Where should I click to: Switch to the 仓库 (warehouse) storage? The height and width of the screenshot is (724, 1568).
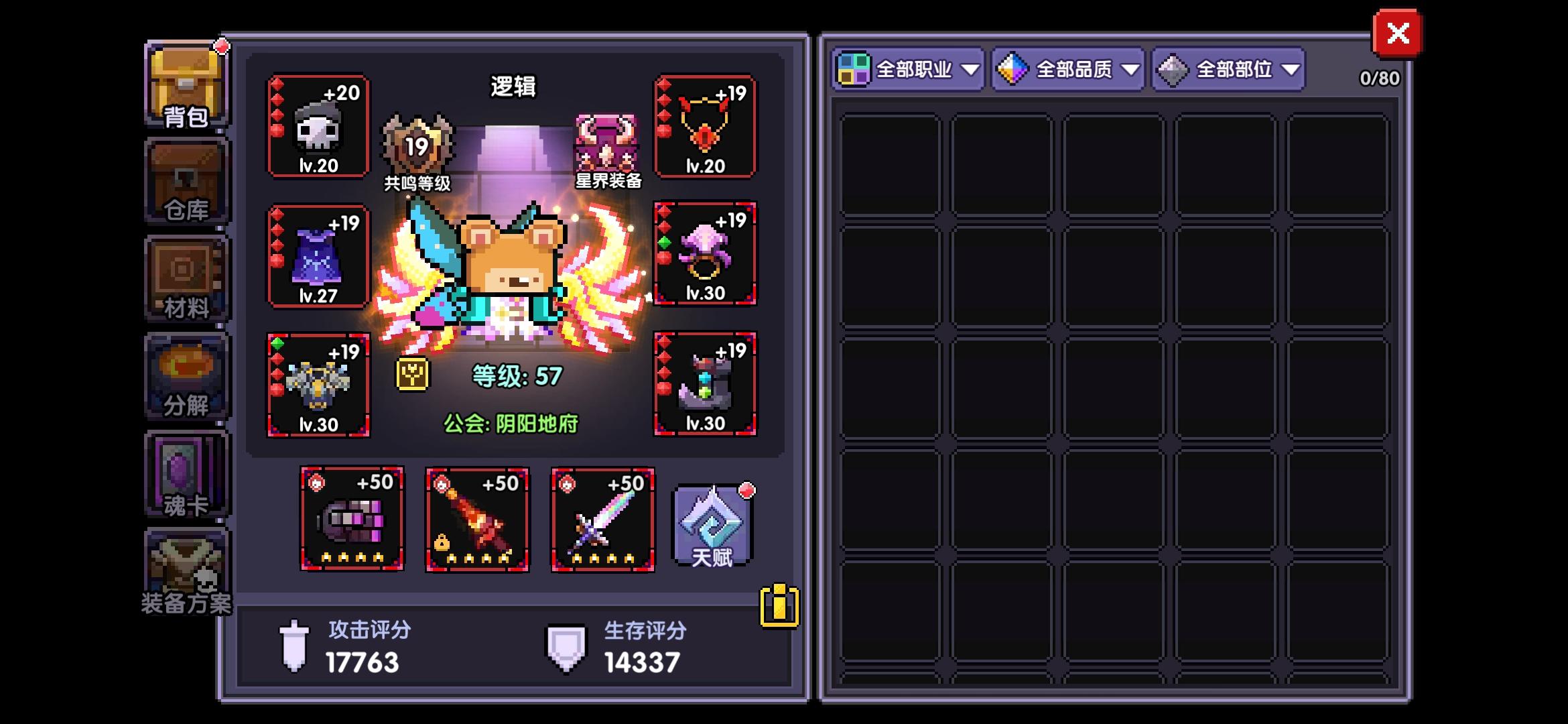tap(186, 181)
